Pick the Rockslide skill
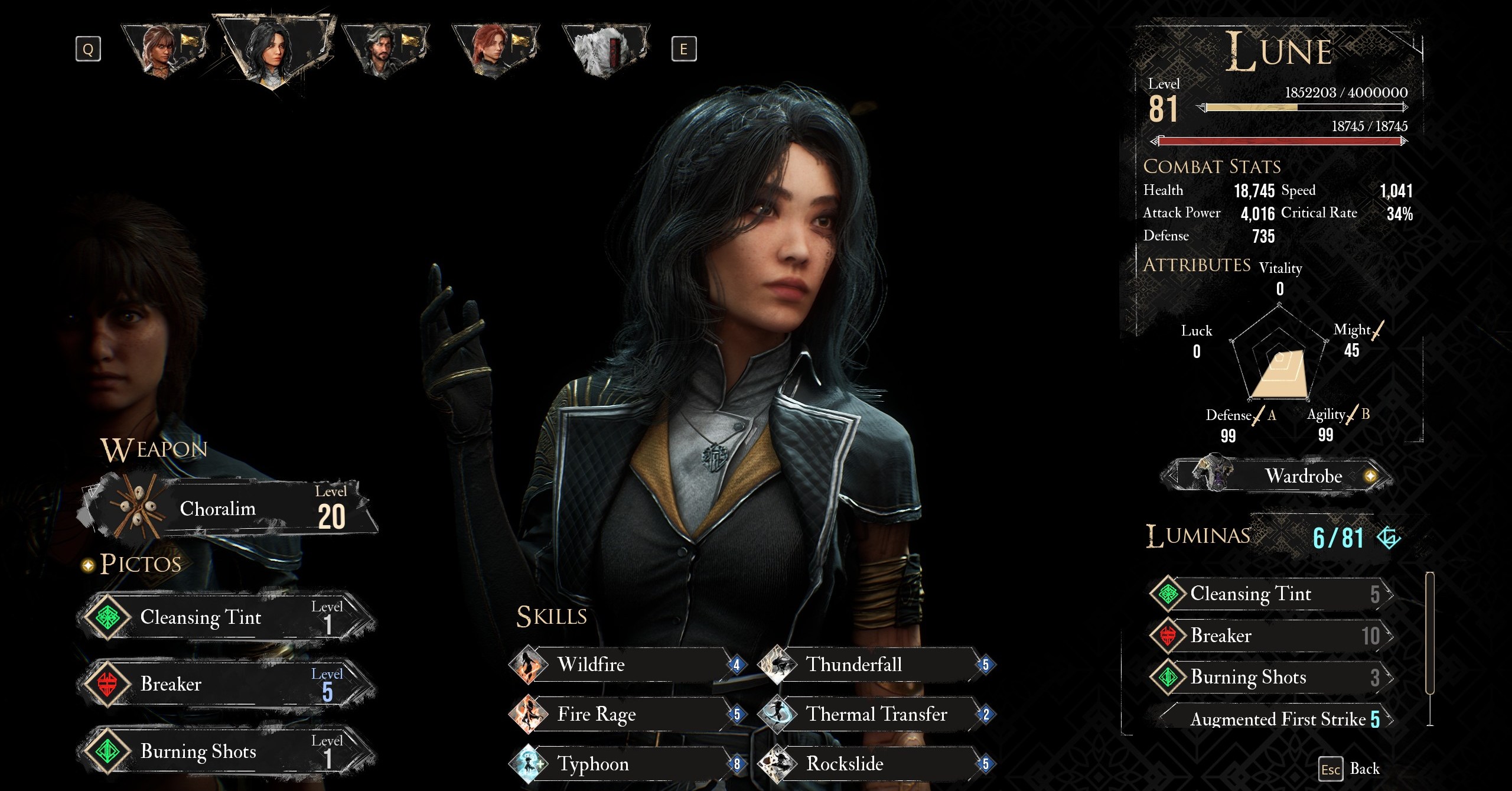This screenshot has width=1512, height=791. (x=875, y=764)
